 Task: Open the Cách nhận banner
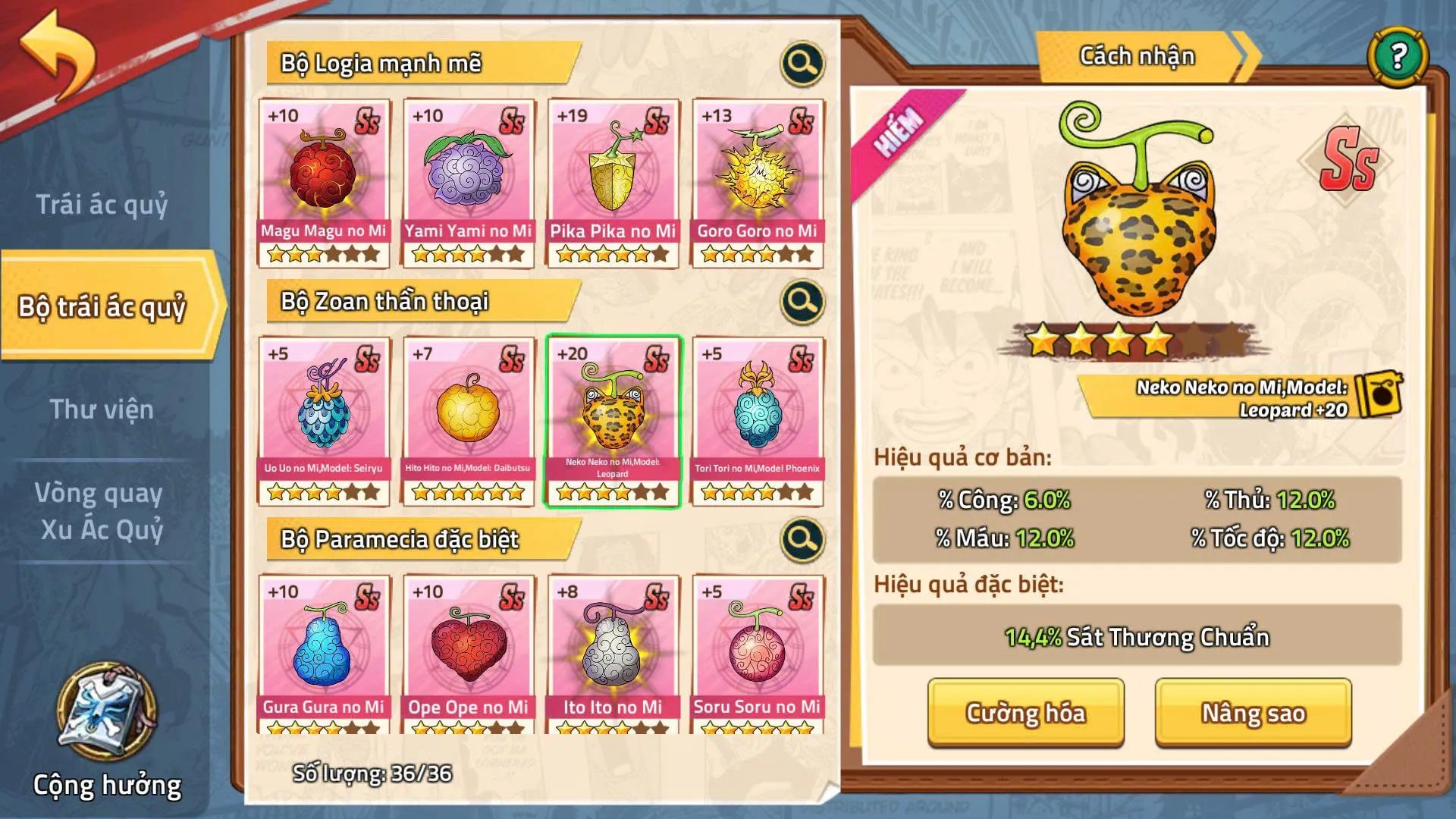coord(1137,55)
